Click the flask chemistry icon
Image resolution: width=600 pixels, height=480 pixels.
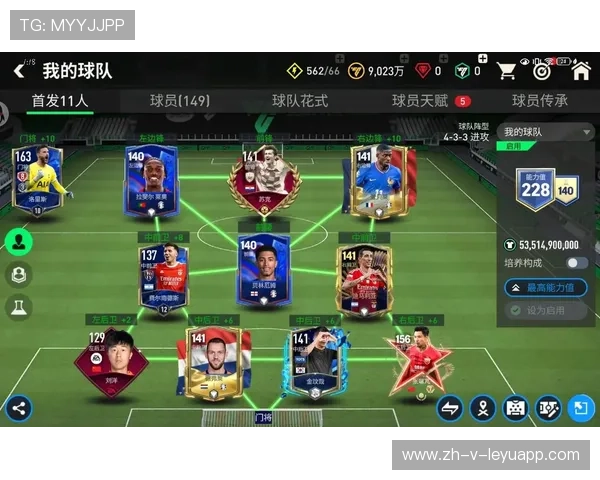(18, 307)
